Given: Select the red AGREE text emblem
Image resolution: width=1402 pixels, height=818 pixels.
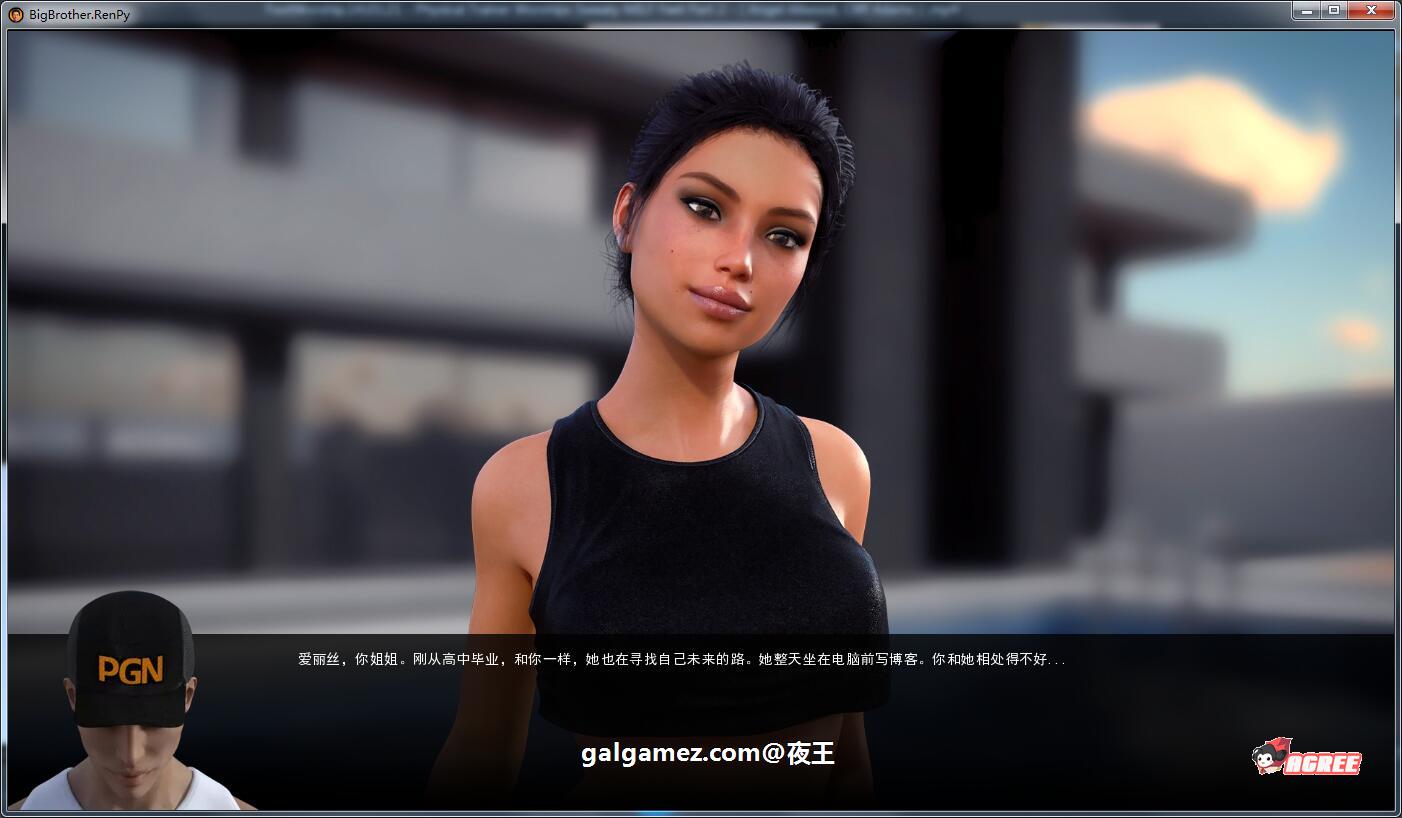Looking at the screenshot, I should pos(1320,763).
